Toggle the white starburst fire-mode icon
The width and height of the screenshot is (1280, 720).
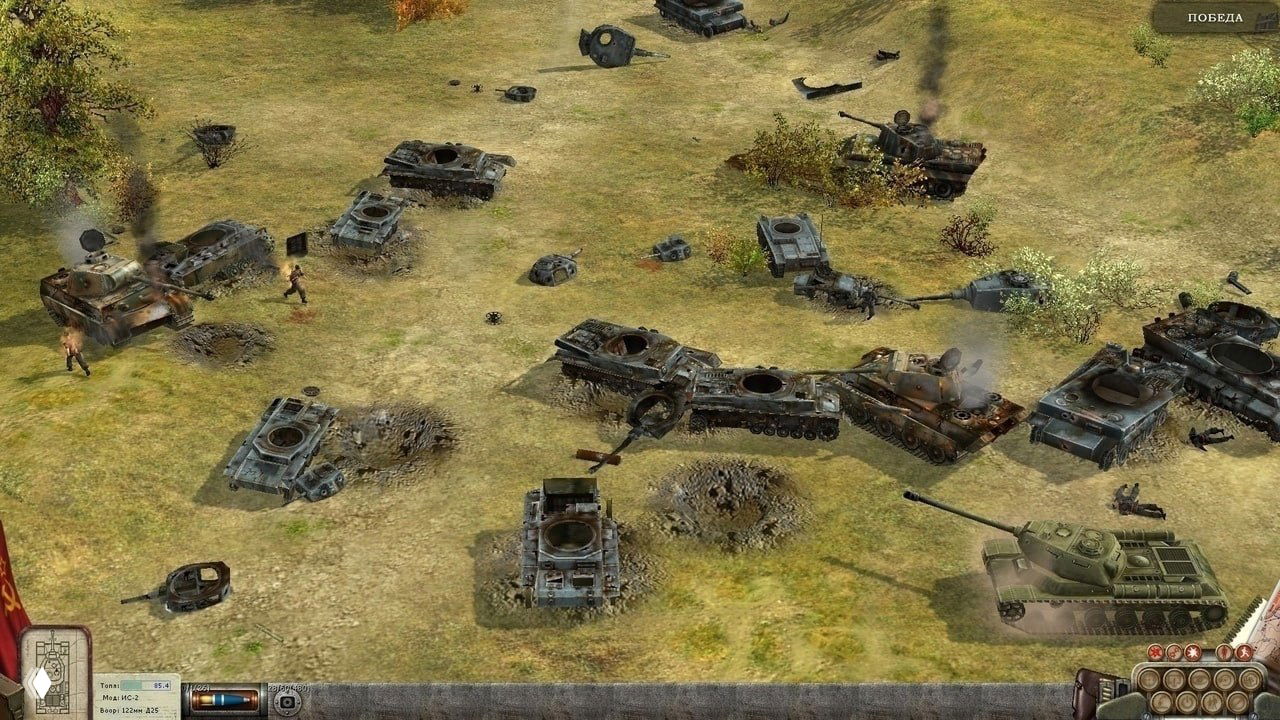1193,652
